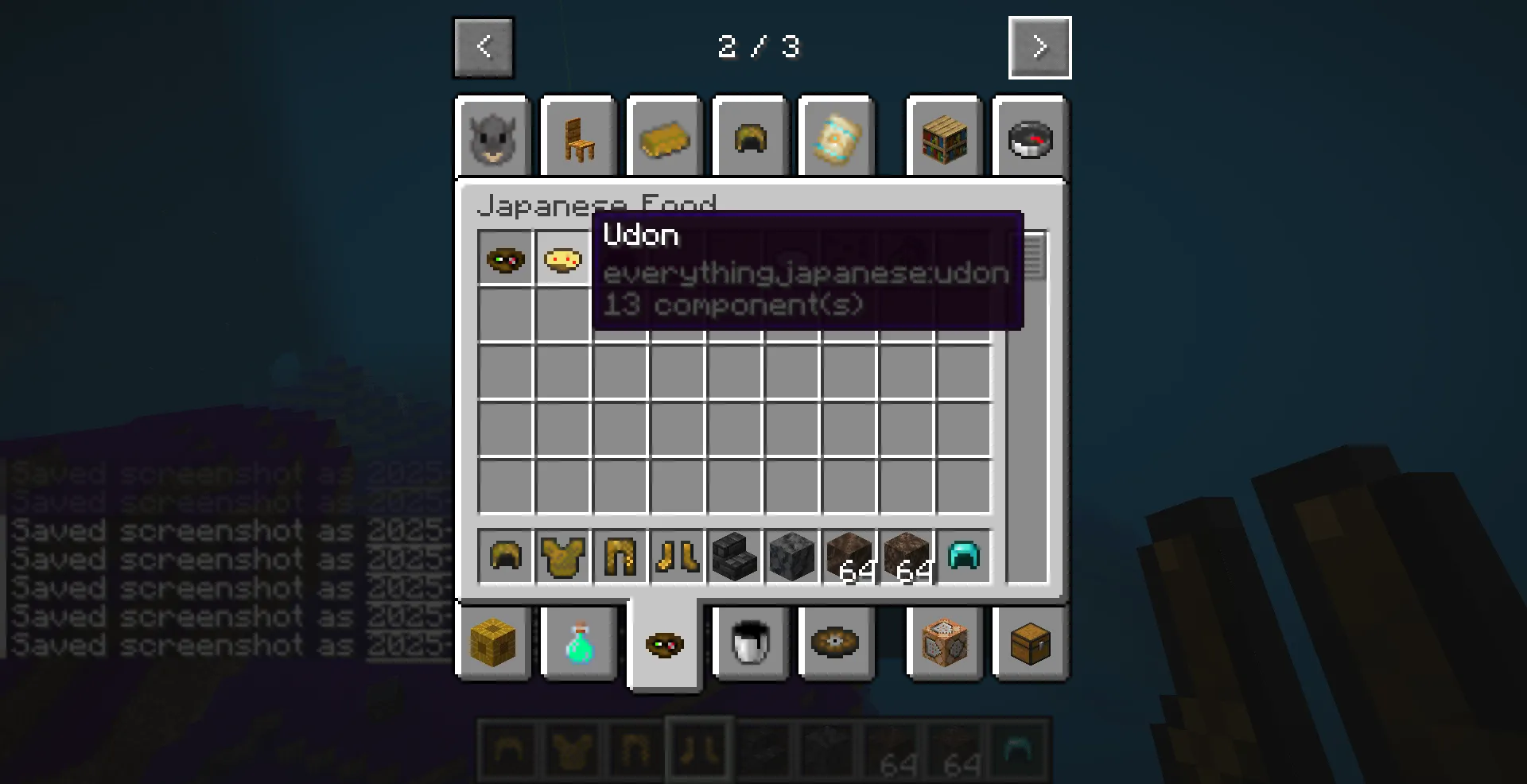Click the enchanted scroll tab

[836, 137]
